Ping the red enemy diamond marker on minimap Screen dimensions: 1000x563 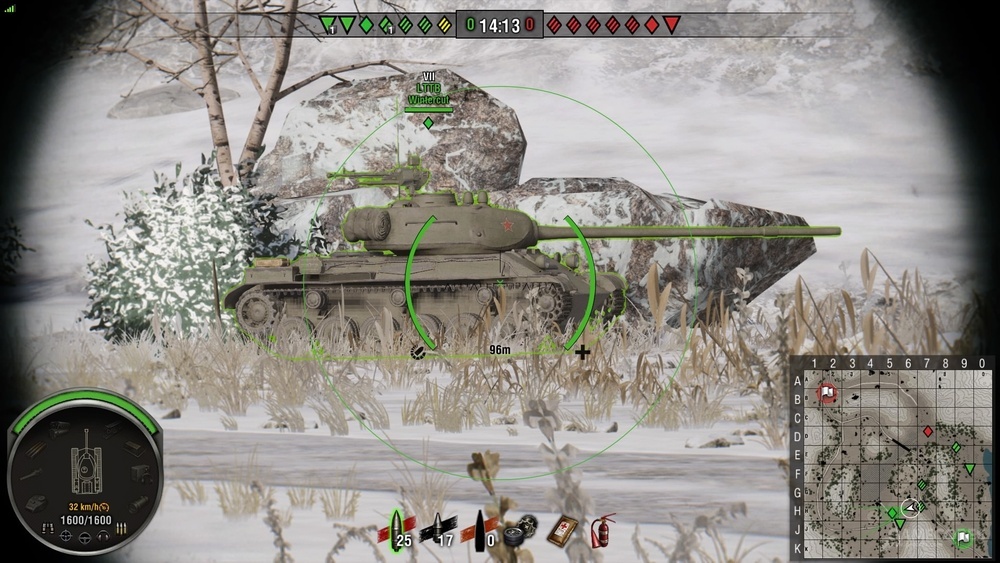(928, 431)
